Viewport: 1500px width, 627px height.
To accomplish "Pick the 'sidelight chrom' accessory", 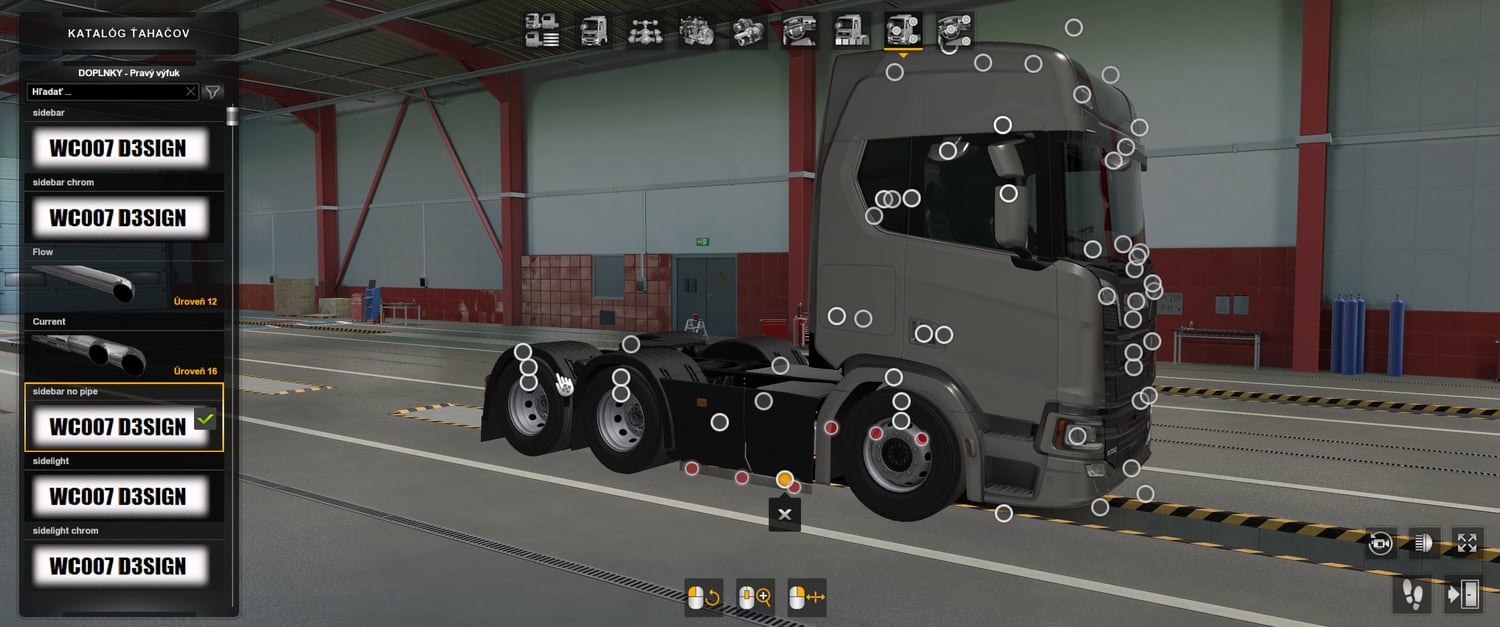I will (x=118, y=566).
